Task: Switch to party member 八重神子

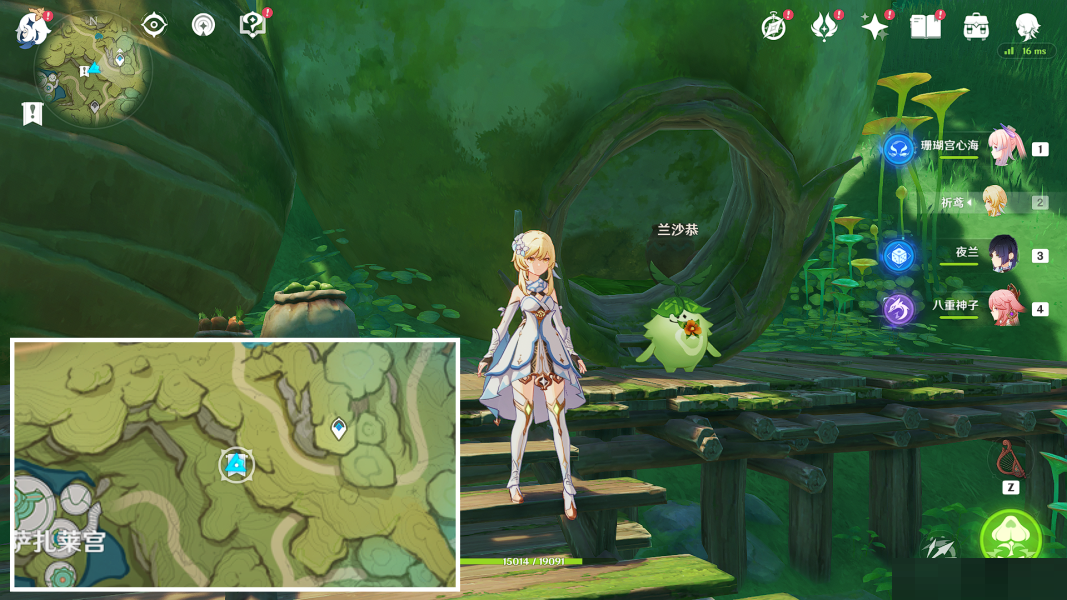Action: click(x=1003, y=308)
